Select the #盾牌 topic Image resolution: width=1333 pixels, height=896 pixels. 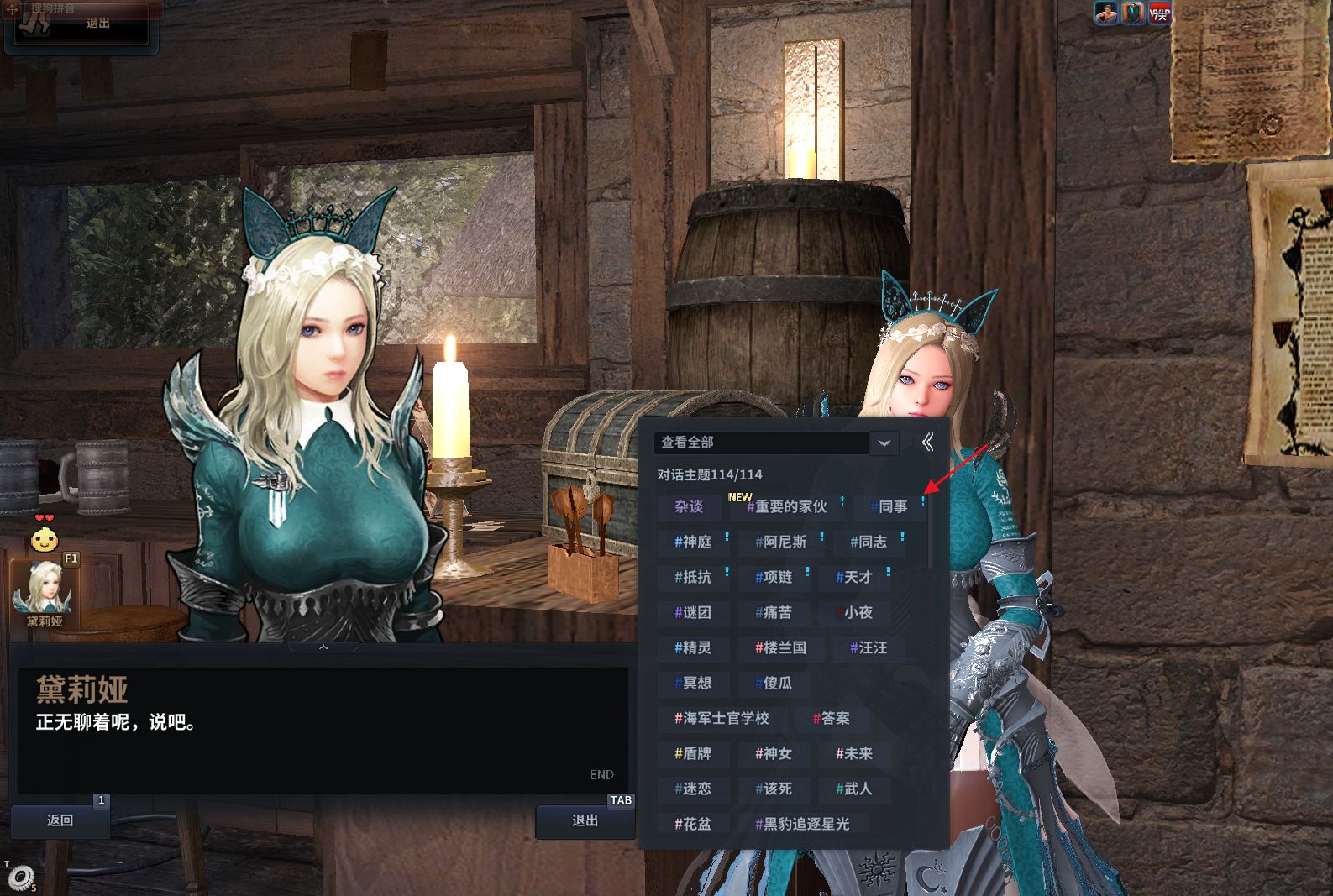tap(693, 753)
